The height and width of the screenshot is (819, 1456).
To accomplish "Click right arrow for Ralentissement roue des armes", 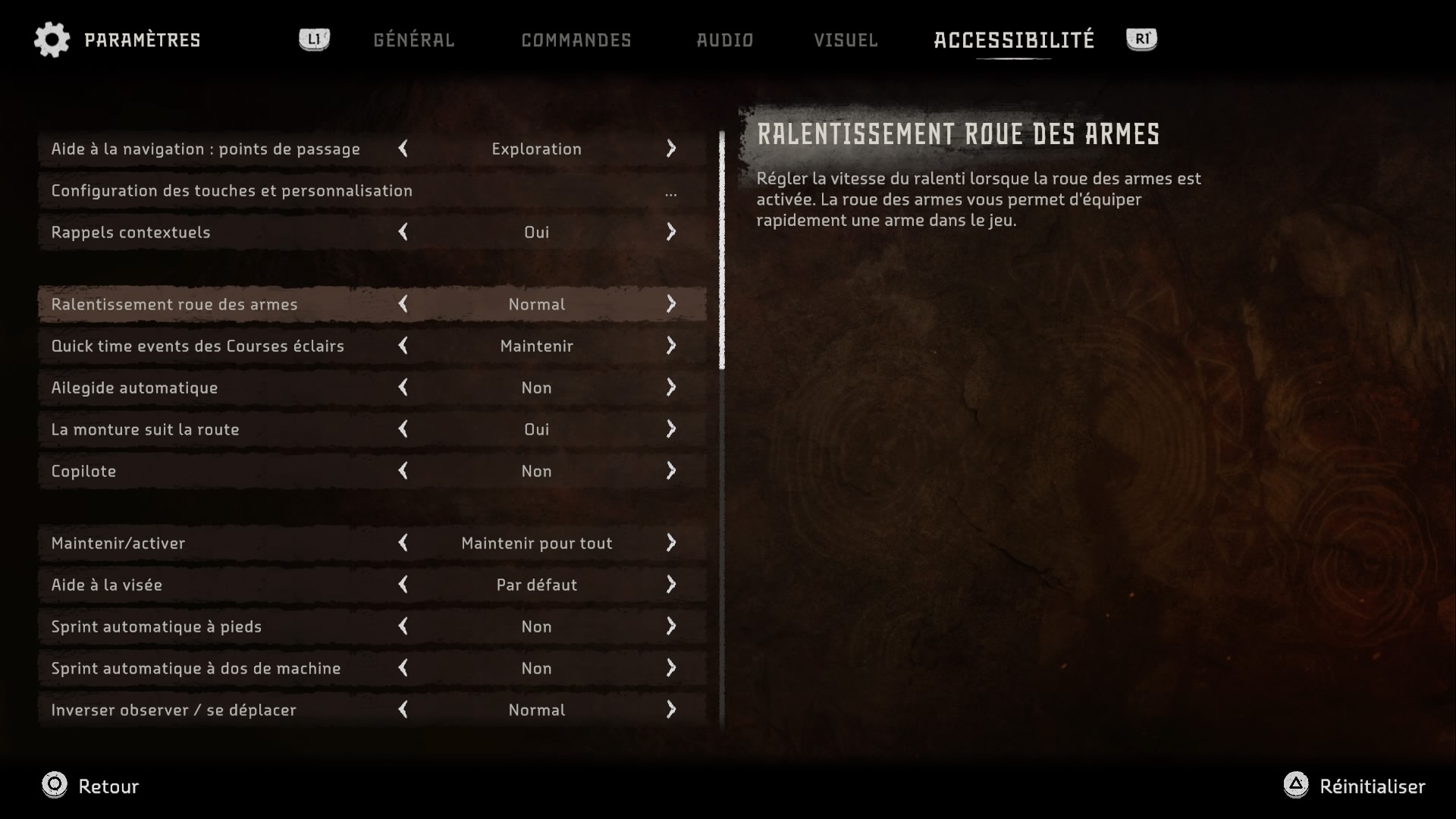I will click(671, 304).
